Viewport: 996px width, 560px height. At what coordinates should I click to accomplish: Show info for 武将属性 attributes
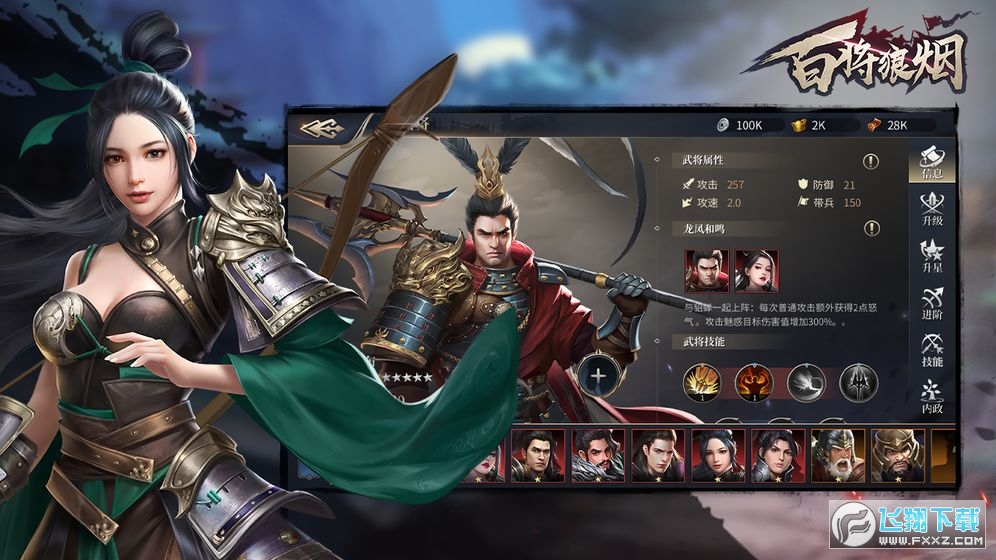(871, 161)
